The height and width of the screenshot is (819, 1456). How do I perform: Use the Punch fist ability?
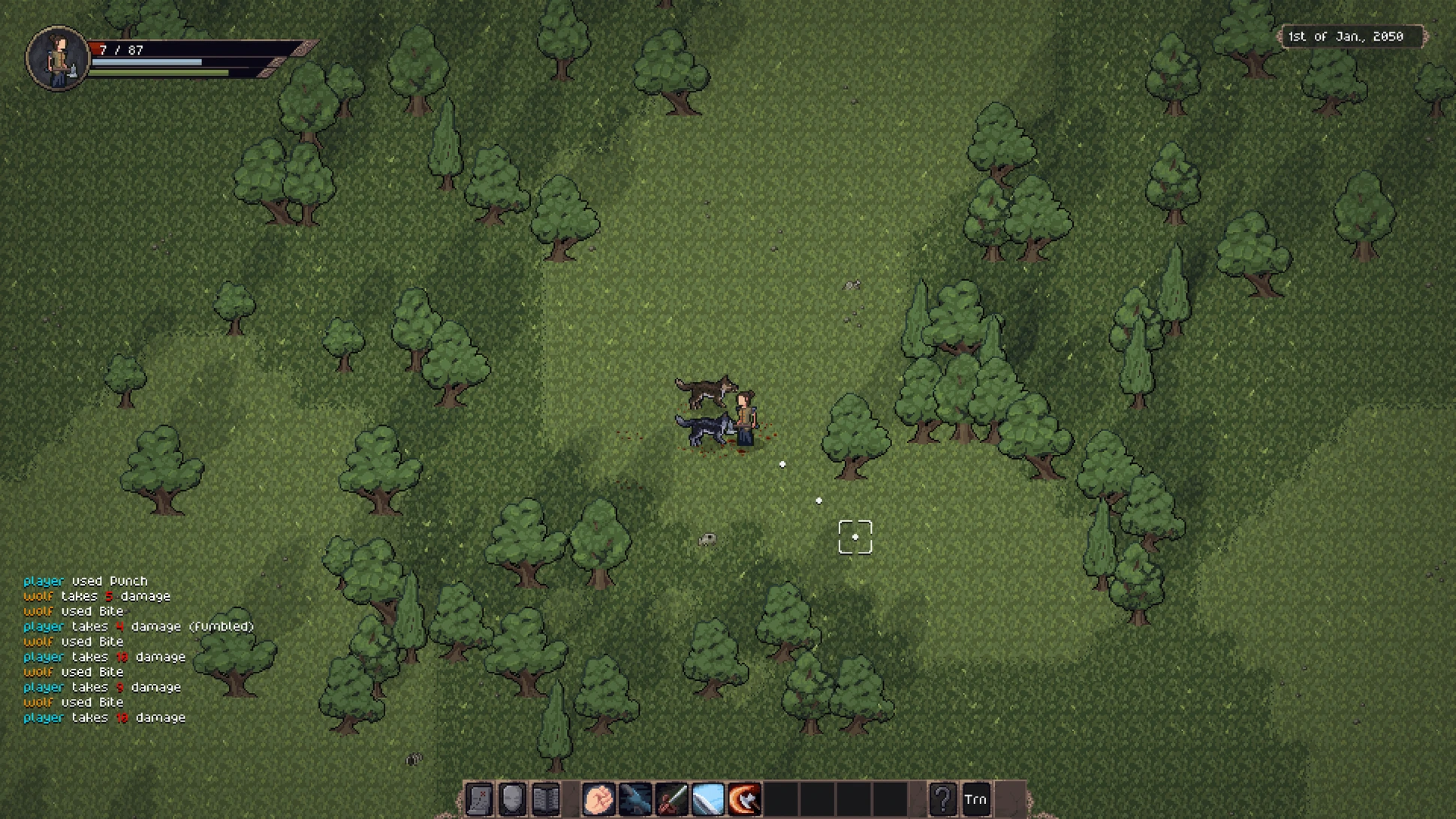tap(598, 799)
